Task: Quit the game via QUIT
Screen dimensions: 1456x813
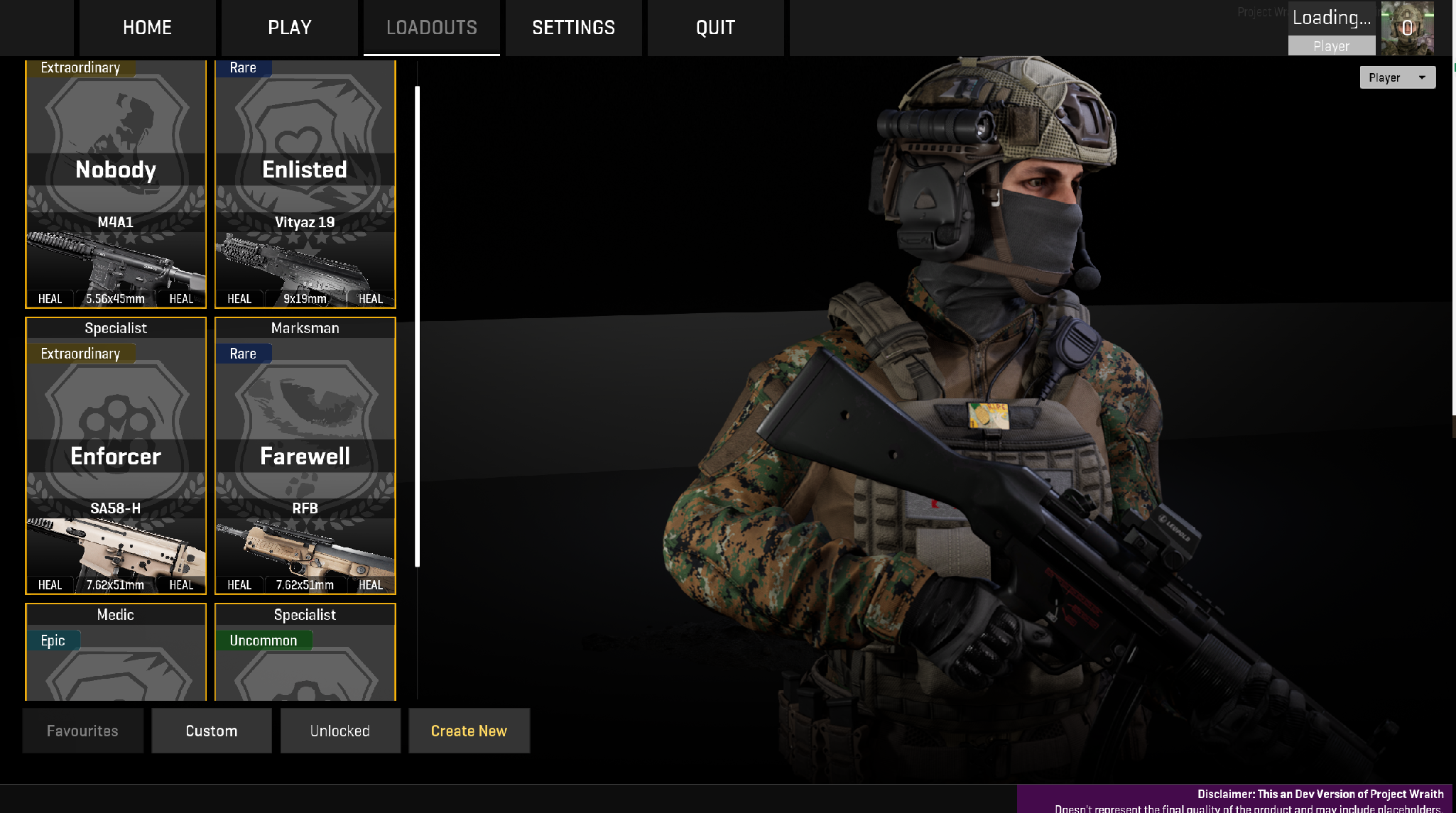Action: [x=716, y=28]
